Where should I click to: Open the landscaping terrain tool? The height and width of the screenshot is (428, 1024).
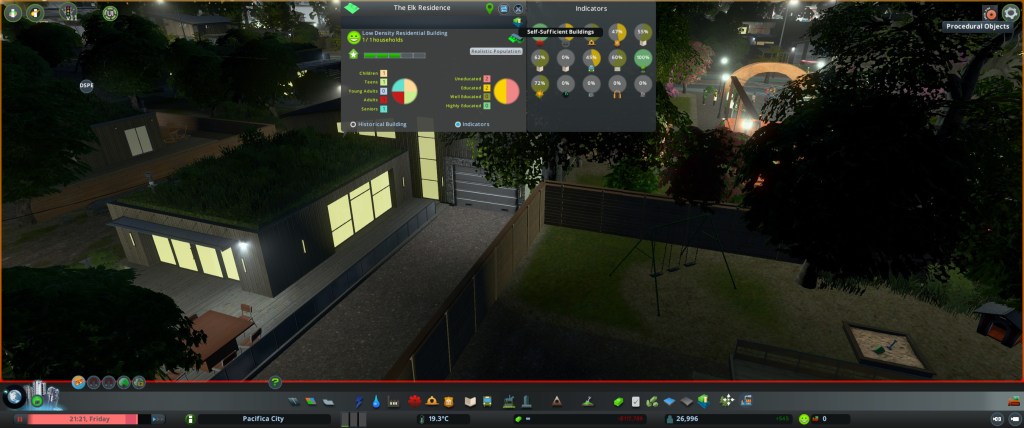586,401
